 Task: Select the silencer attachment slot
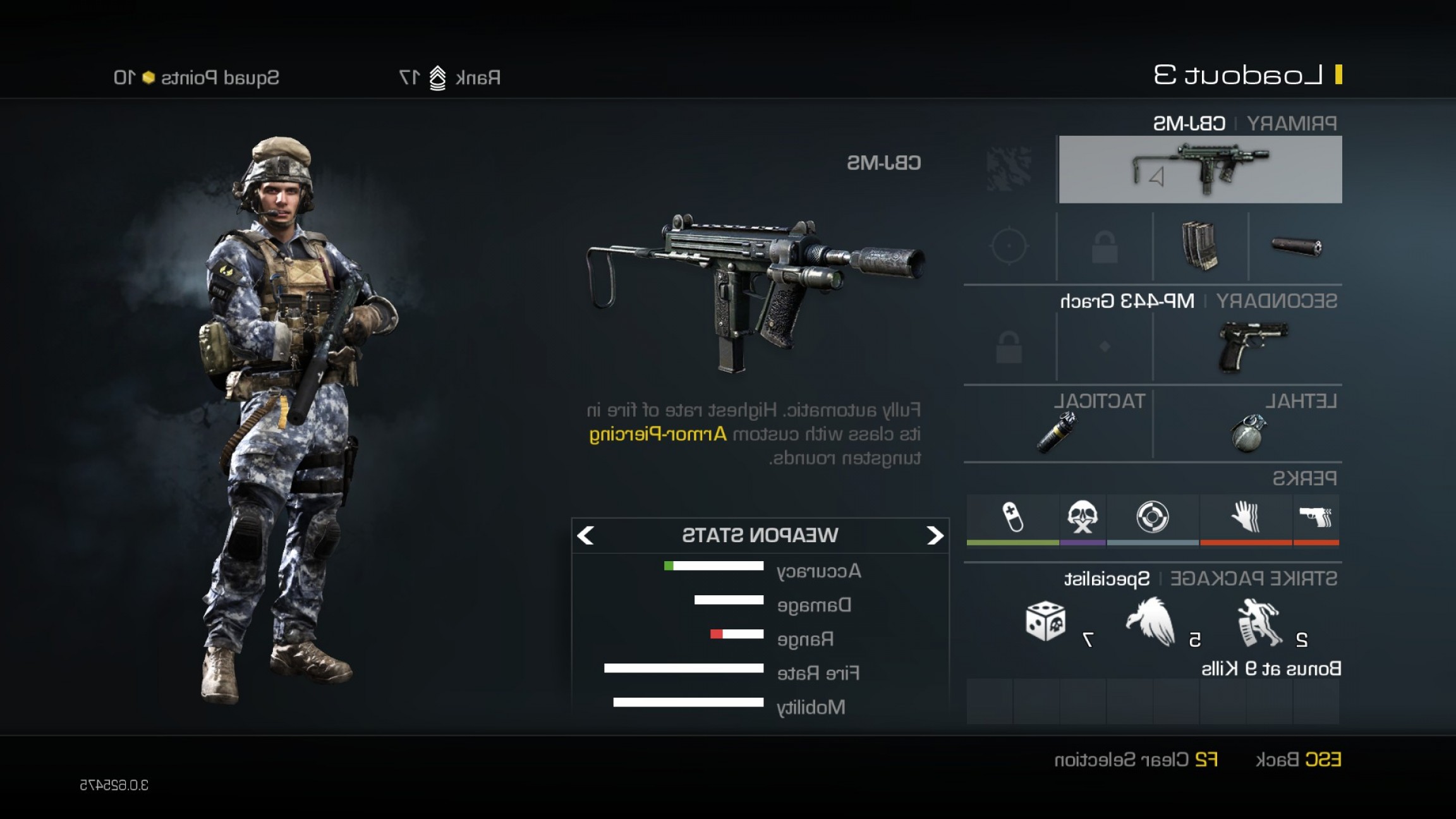point(1295,246)
